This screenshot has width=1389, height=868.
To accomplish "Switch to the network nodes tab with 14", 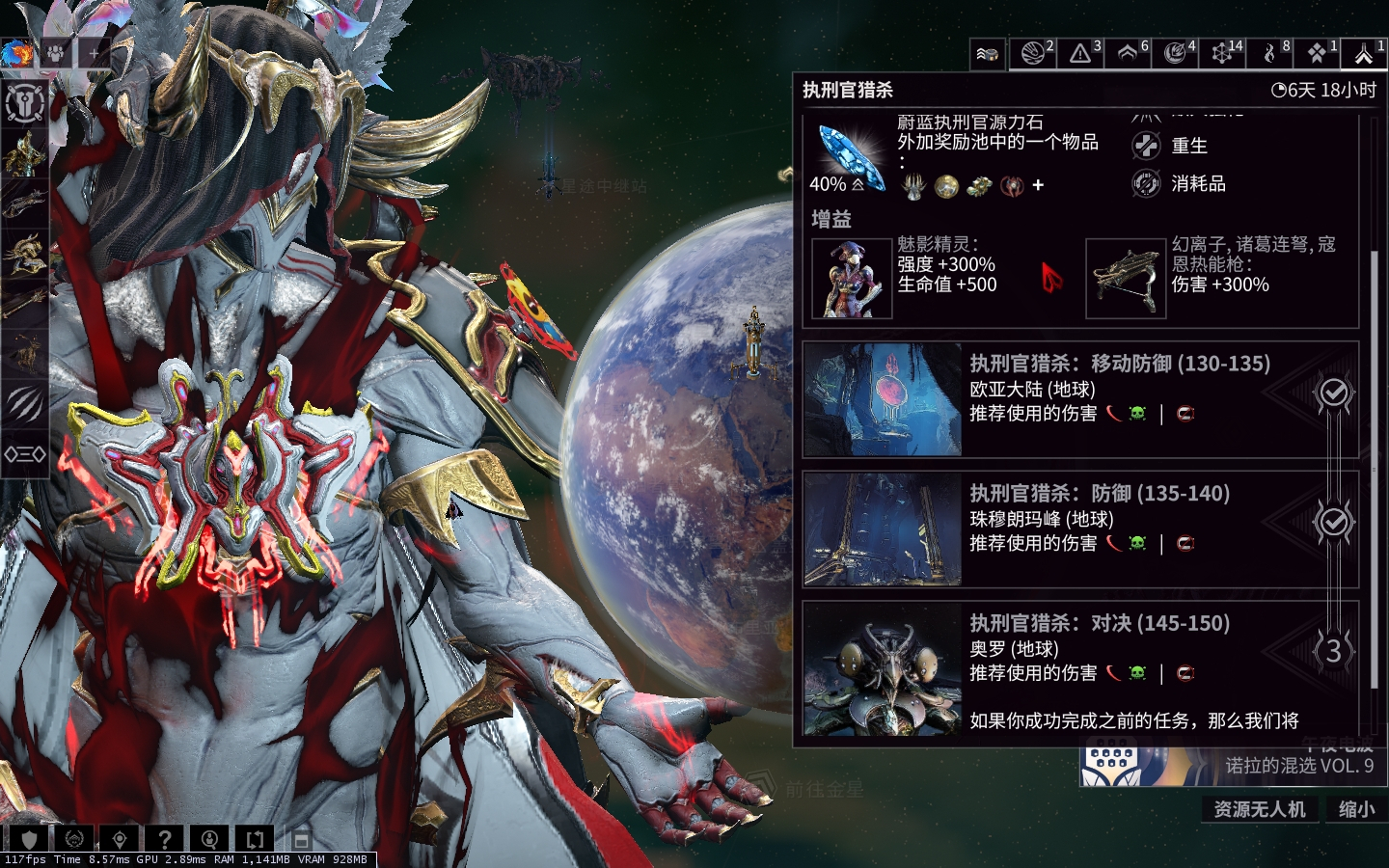I will click(x=1222, y=53).
